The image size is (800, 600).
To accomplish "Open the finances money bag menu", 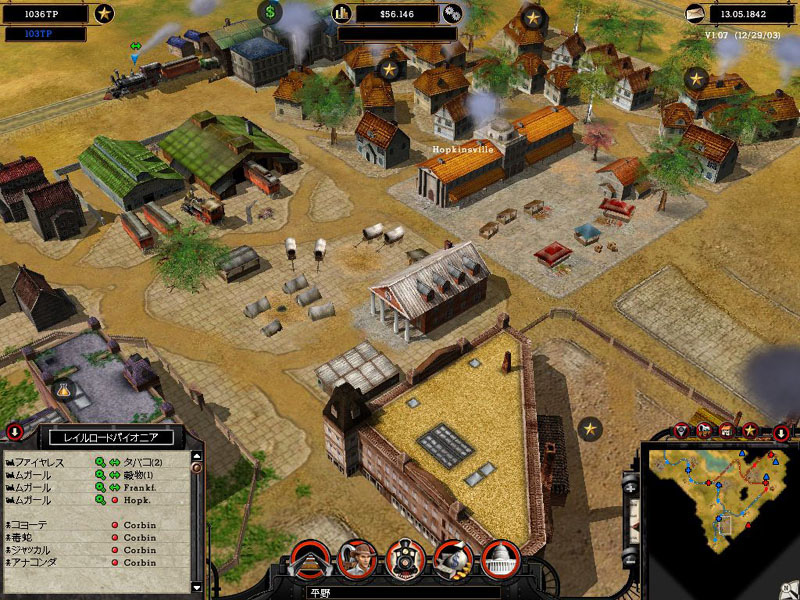I will [x=454, y=560].
